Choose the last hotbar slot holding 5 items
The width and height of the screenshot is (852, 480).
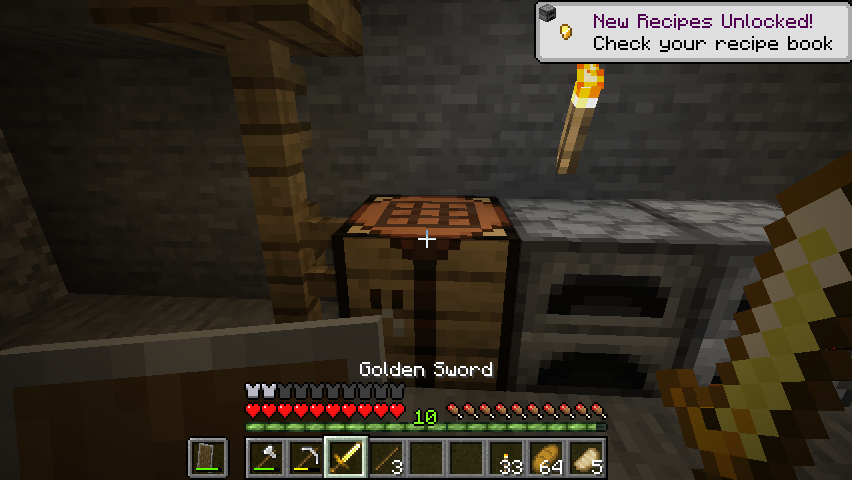click(x=586, y=458)
